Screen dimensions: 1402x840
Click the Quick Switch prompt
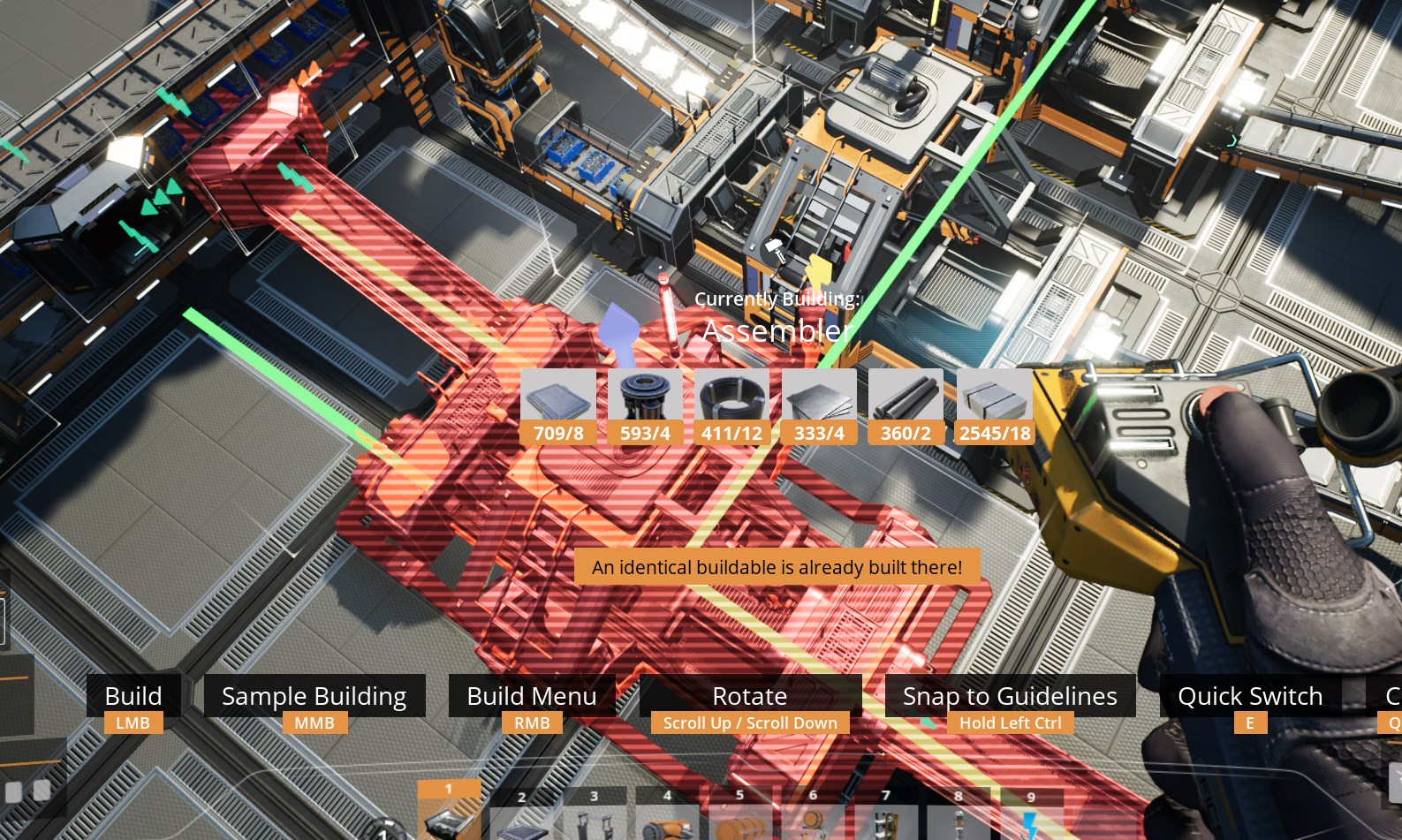click(x=1250, y=696)
